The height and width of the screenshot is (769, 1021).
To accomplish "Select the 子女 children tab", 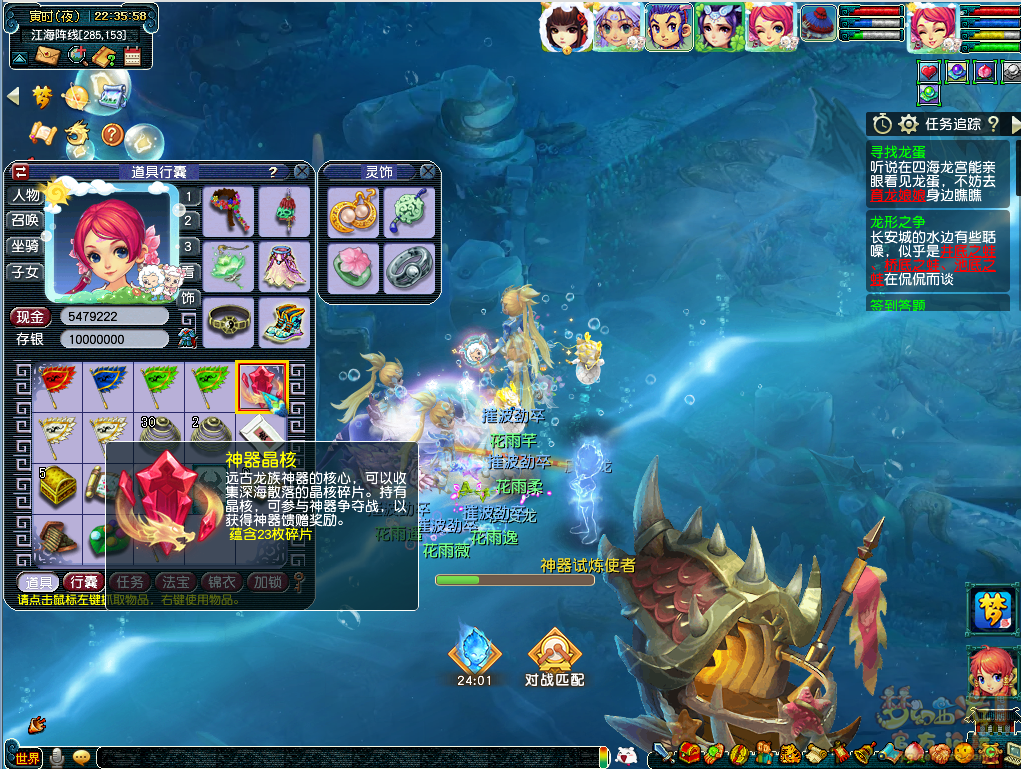I will 25,271.
